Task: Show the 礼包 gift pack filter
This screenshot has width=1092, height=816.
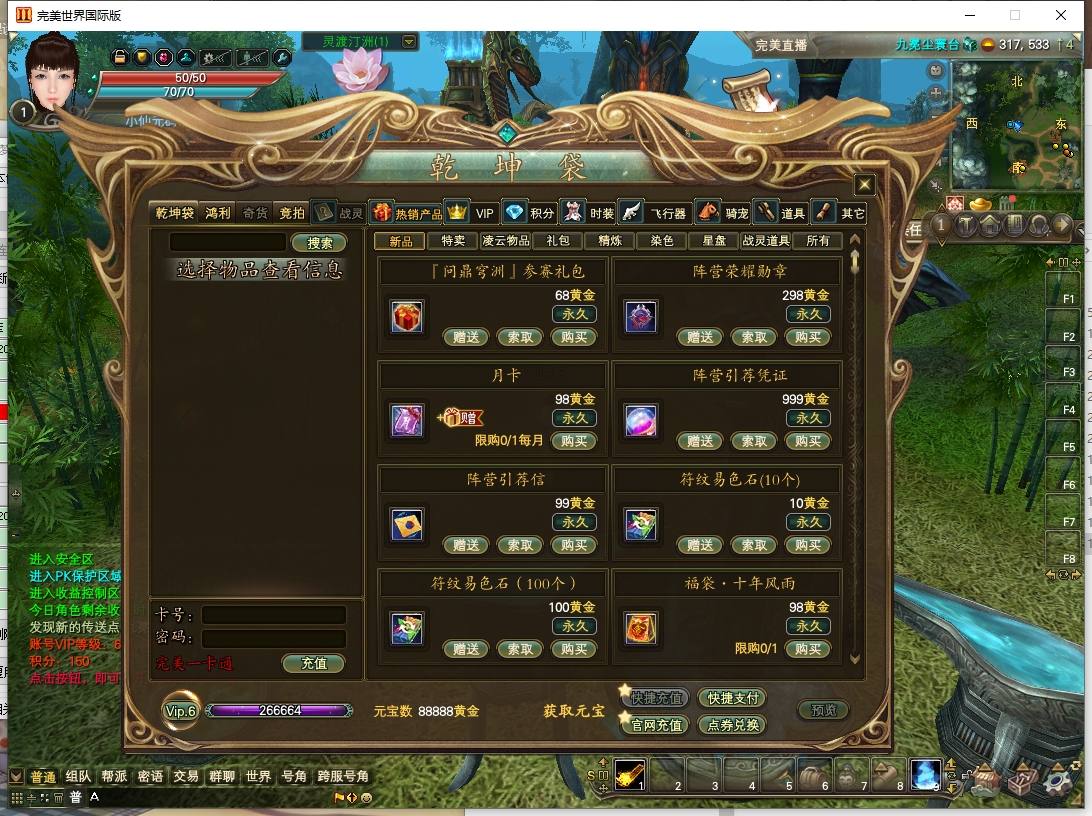Action: click(x=557, y=241)
